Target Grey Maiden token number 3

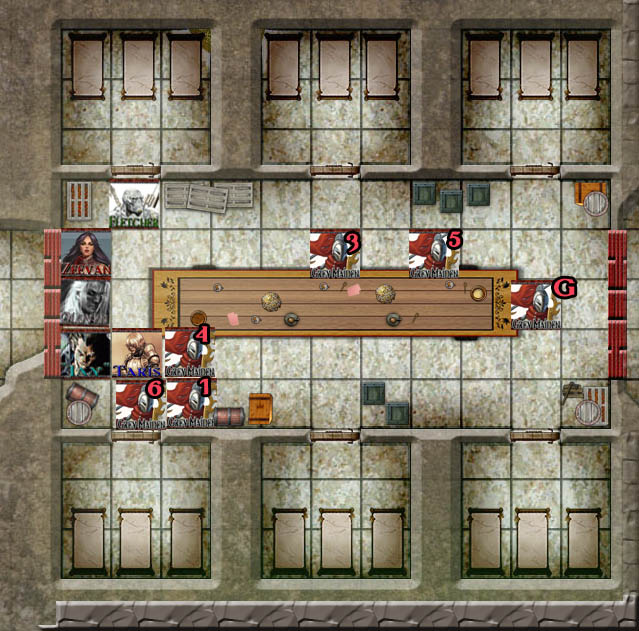335,255
